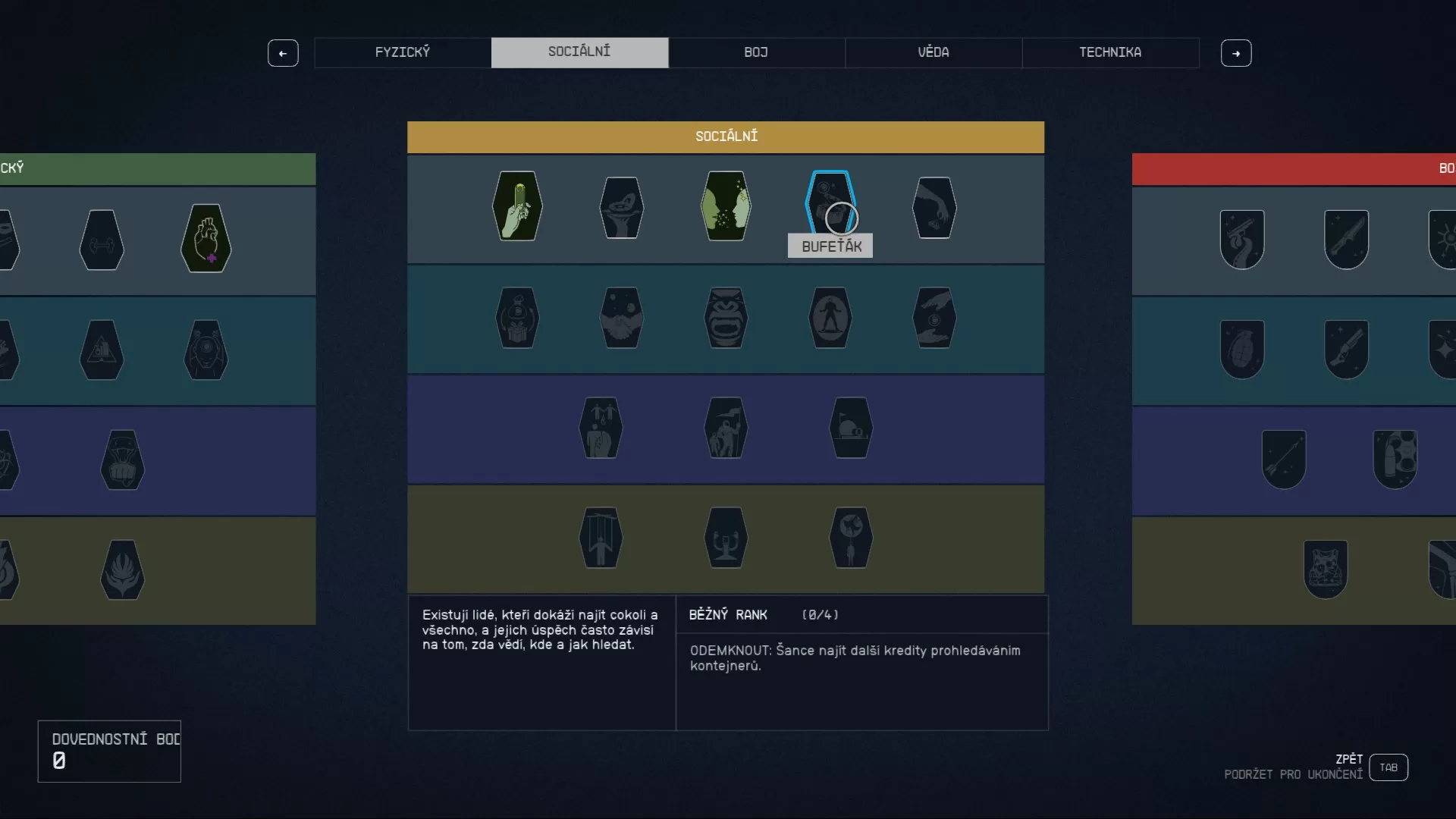Select the pistol skill in combat tree
The height and width of the screenshot is (819, 1456).
[x=1242, y=240]
